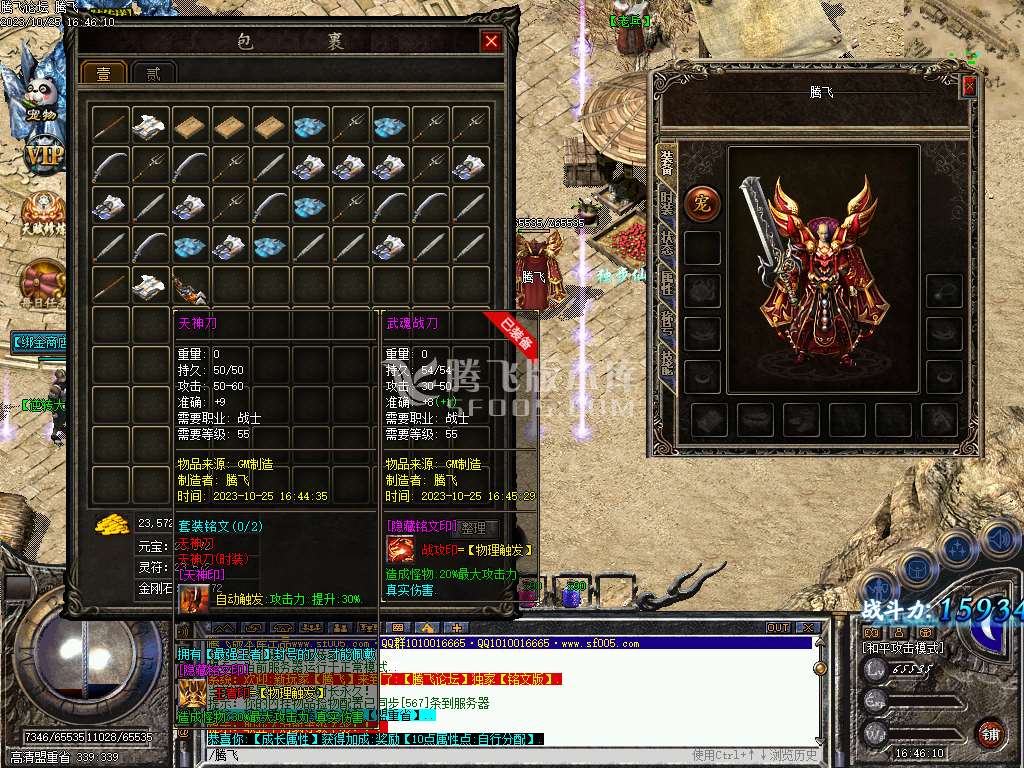Select the 装备 equipment tab
This screenshot has height=768, width=1024.
point(667,161)
